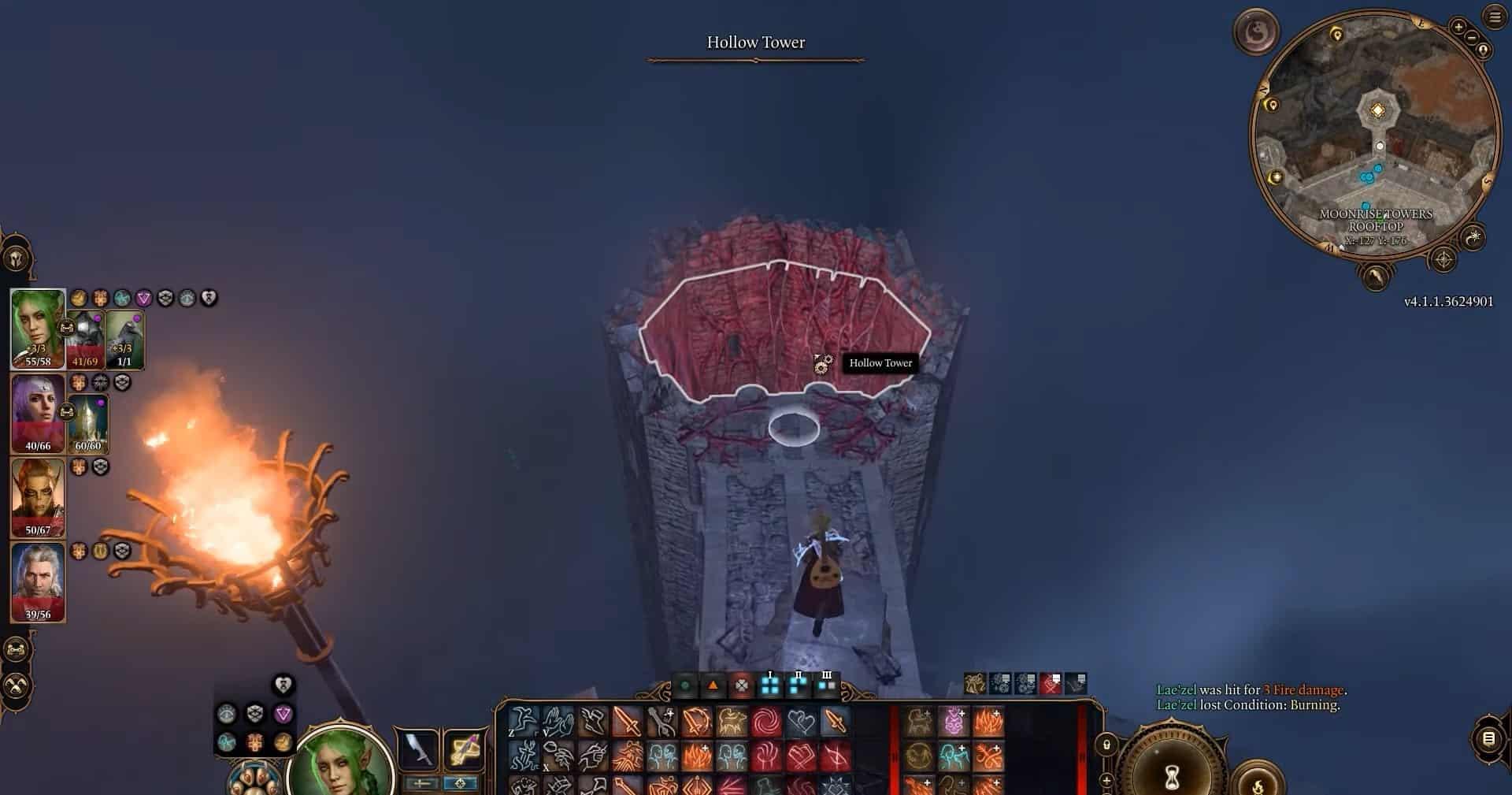Screen dimensions: 1512x795
Task: Activate the Jump ability on hotbar
Action: (522, 722)
